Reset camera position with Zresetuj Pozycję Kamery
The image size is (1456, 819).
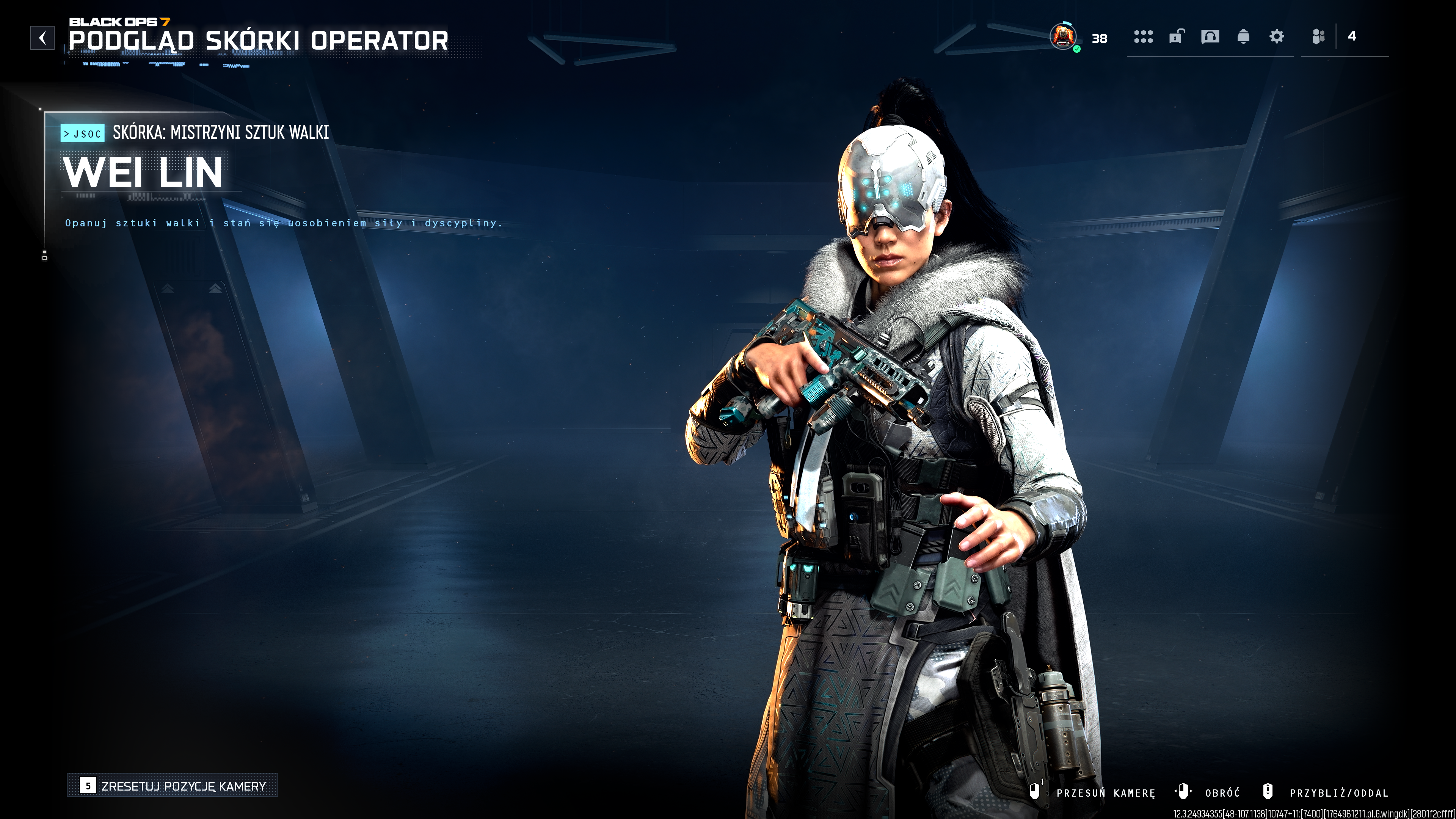click(173, 786)
